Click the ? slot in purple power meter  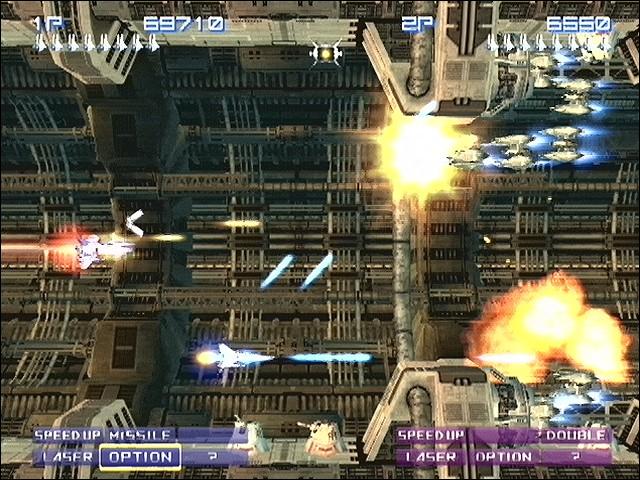tap(575, 457)
